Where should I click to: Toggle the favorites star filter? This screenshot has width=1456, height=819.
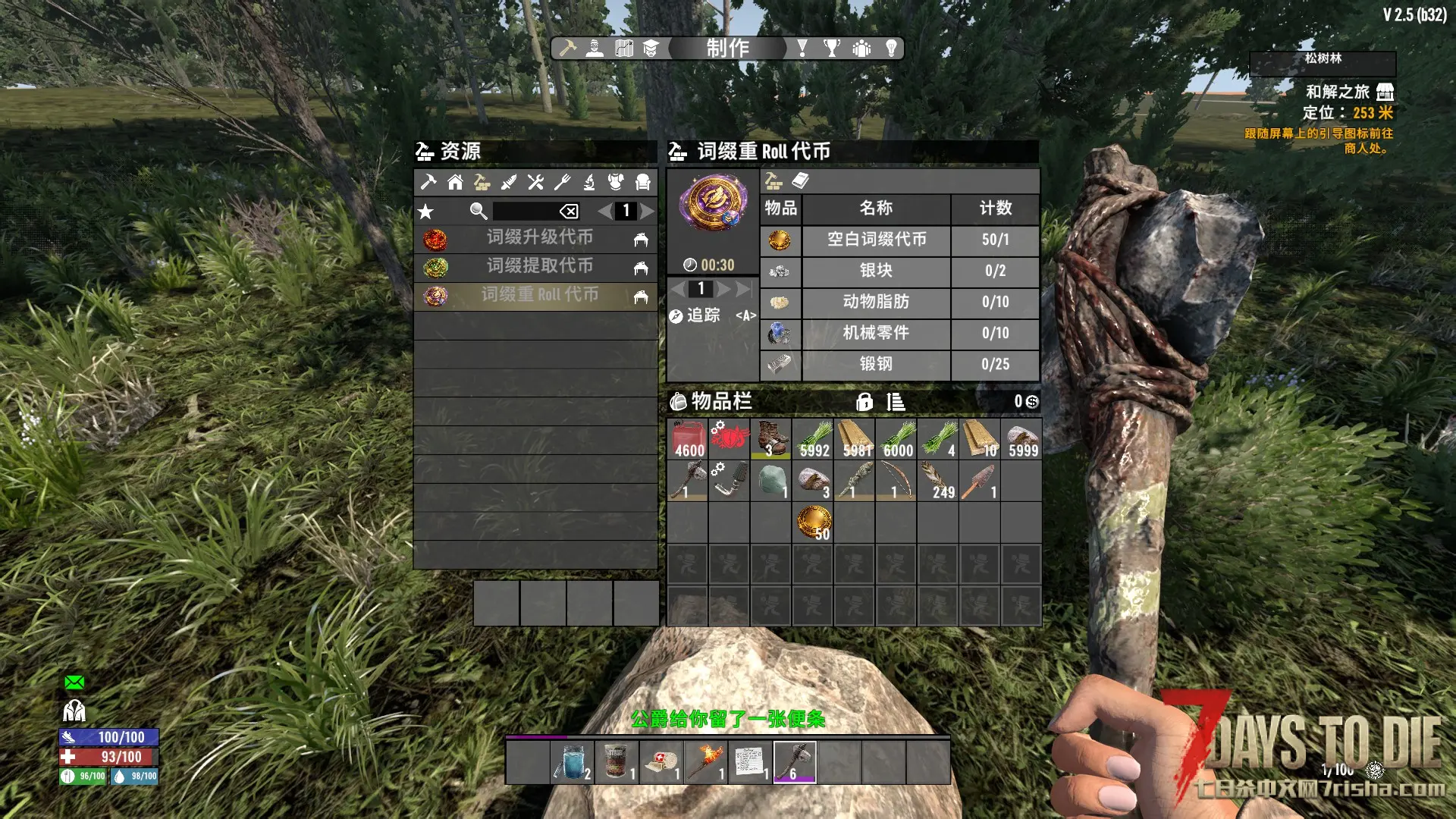tap(426, 212)
